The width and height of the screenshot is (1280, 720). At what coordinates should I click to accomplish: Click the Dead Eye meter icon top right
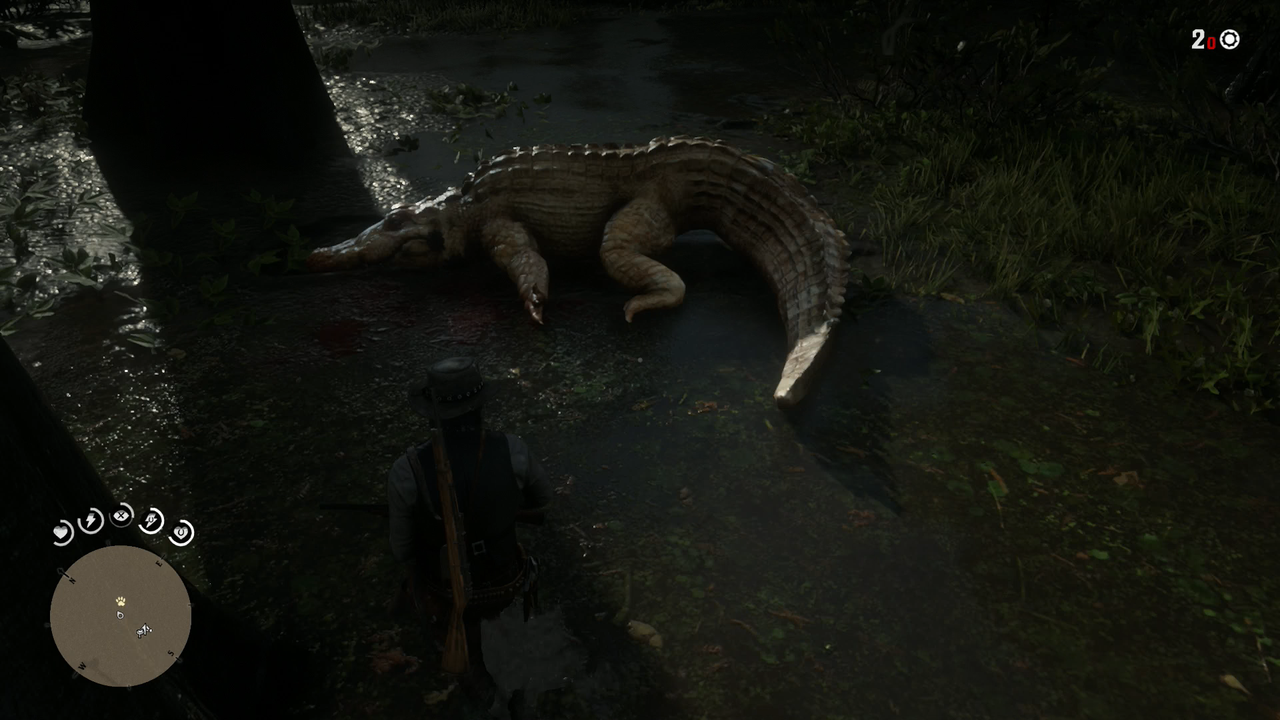pos(1229,40)
